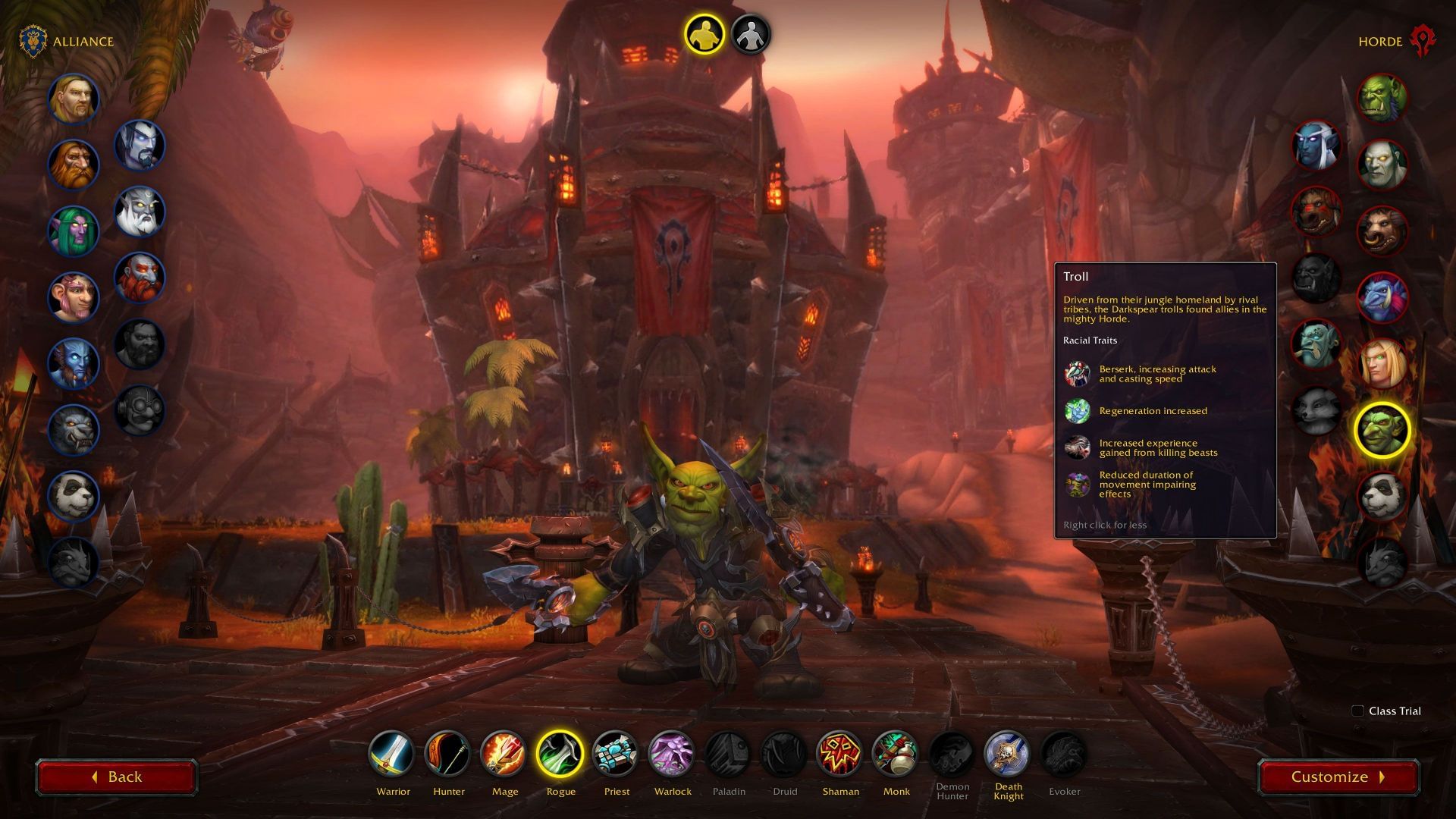The height and width of the screenshot is (819, 1456).
Task: Select the Orc race portrait
Action: [x=1382, y=99]
